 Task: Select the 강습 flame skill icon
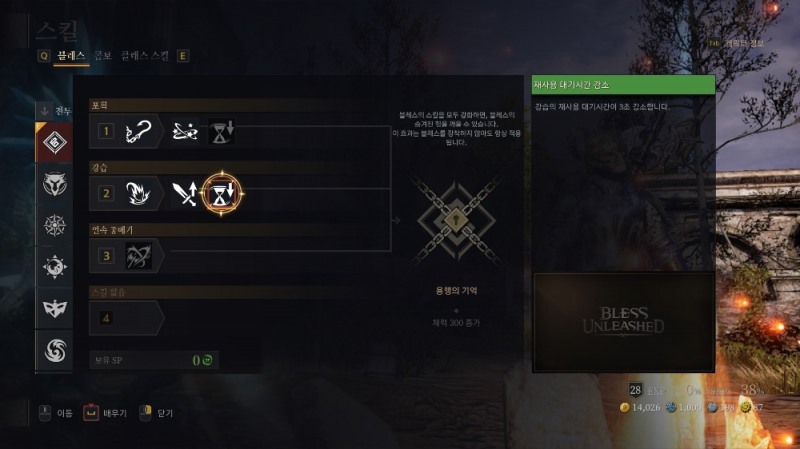tap(139, 193)
